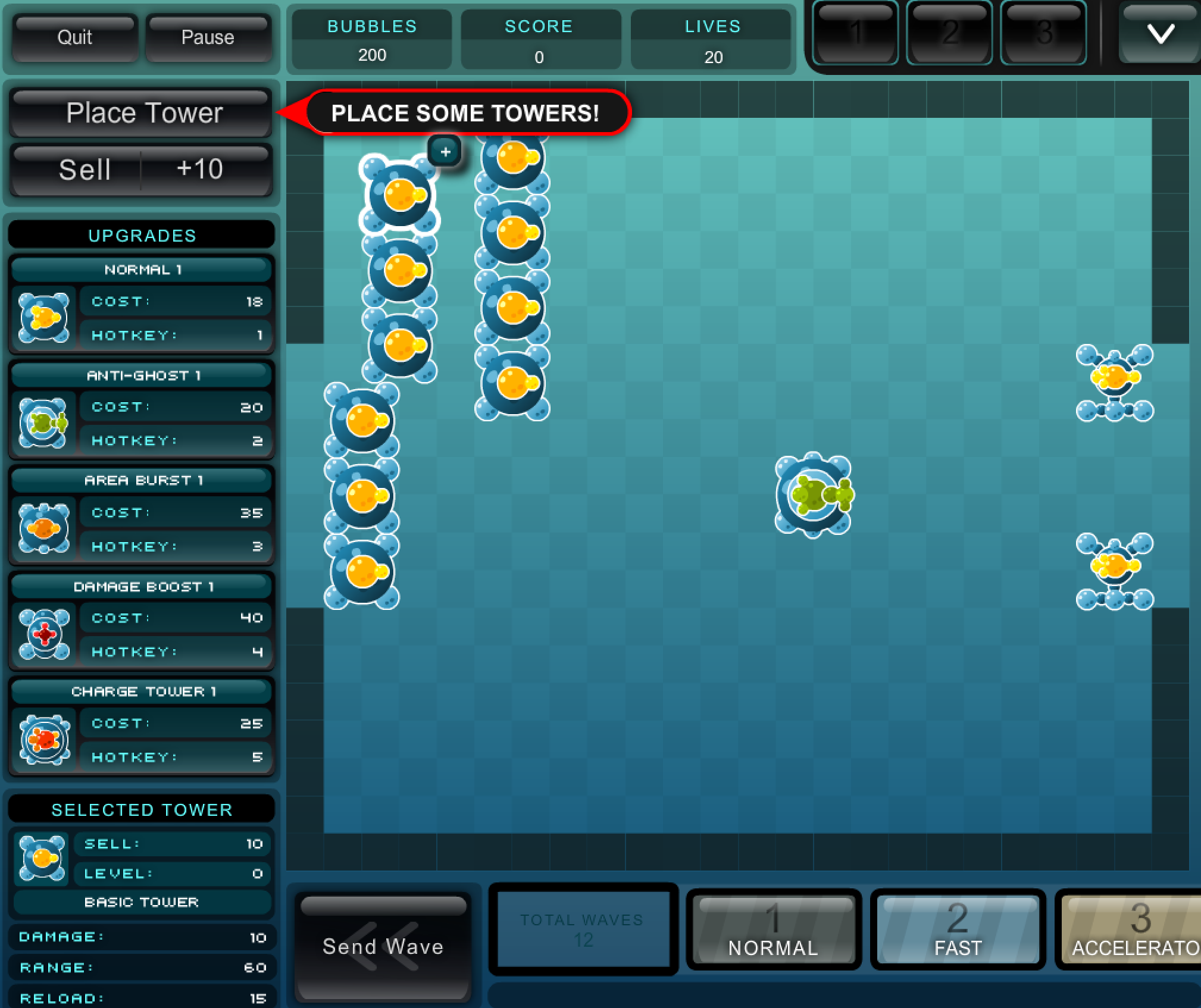Enable the Fast wave speed option
Viewport: 1201px width, 1008px height.
(957, 930)
